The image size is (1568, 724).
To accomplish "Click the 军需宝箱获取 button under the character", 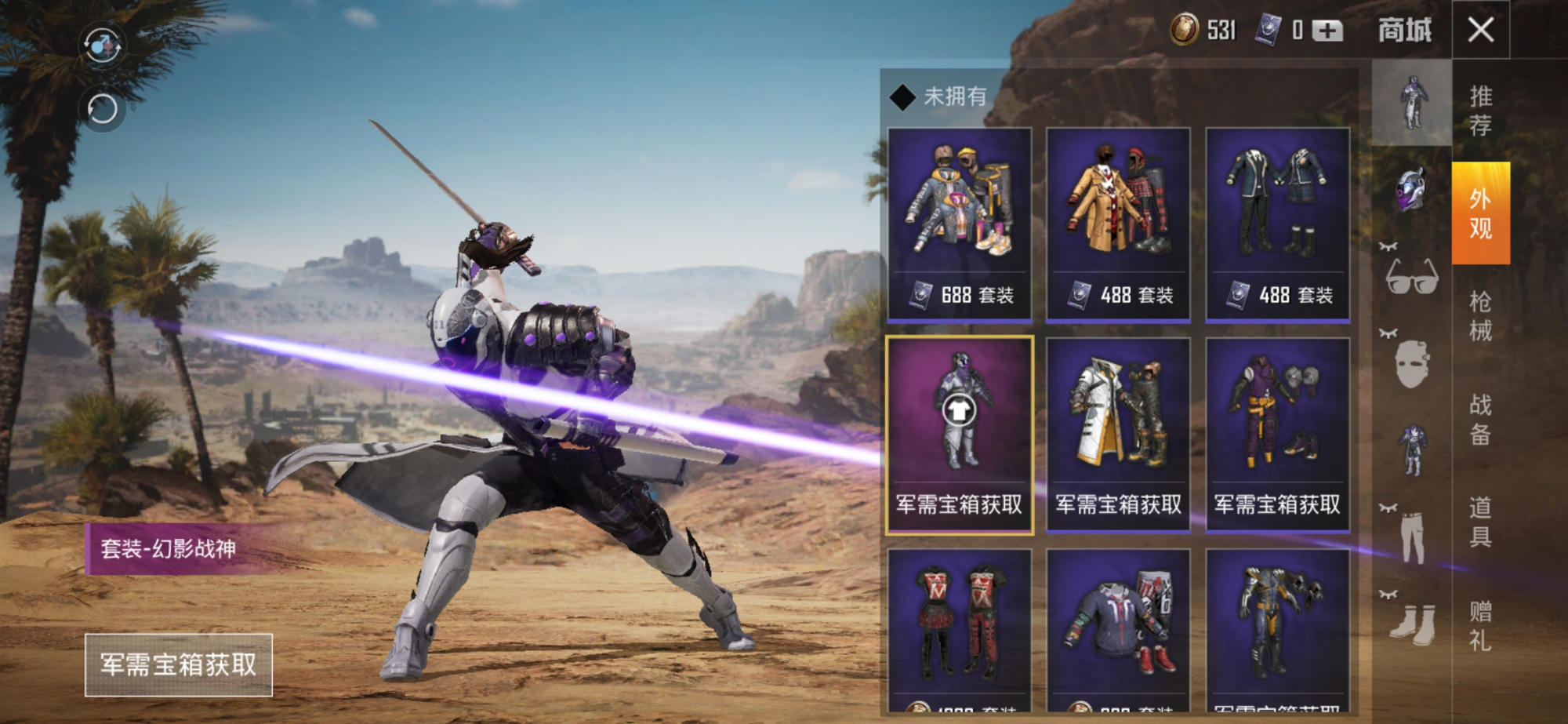I will coord(179,664).
